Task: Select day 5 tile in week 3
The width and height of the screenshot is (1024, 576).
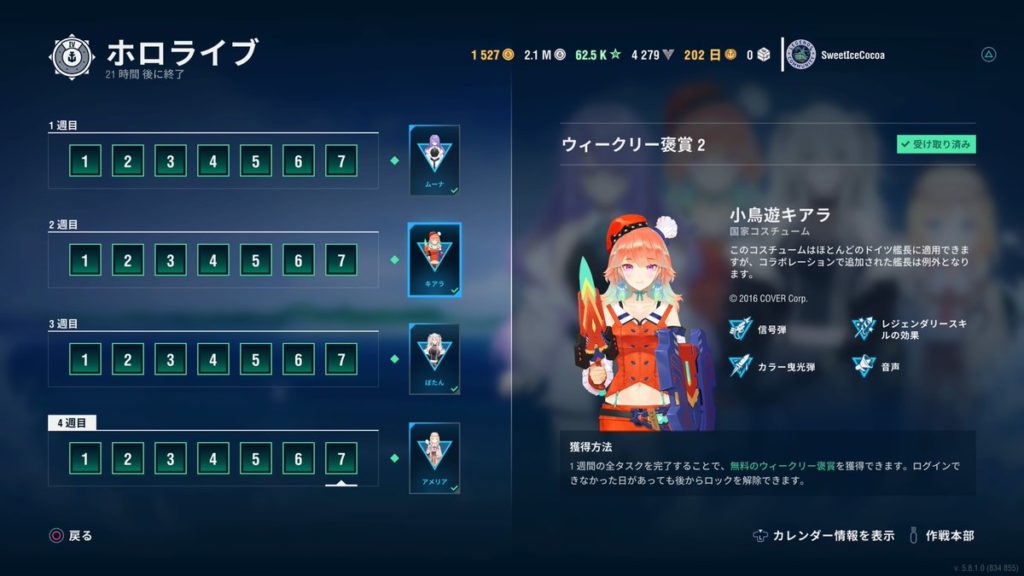Action: [256, 360]
